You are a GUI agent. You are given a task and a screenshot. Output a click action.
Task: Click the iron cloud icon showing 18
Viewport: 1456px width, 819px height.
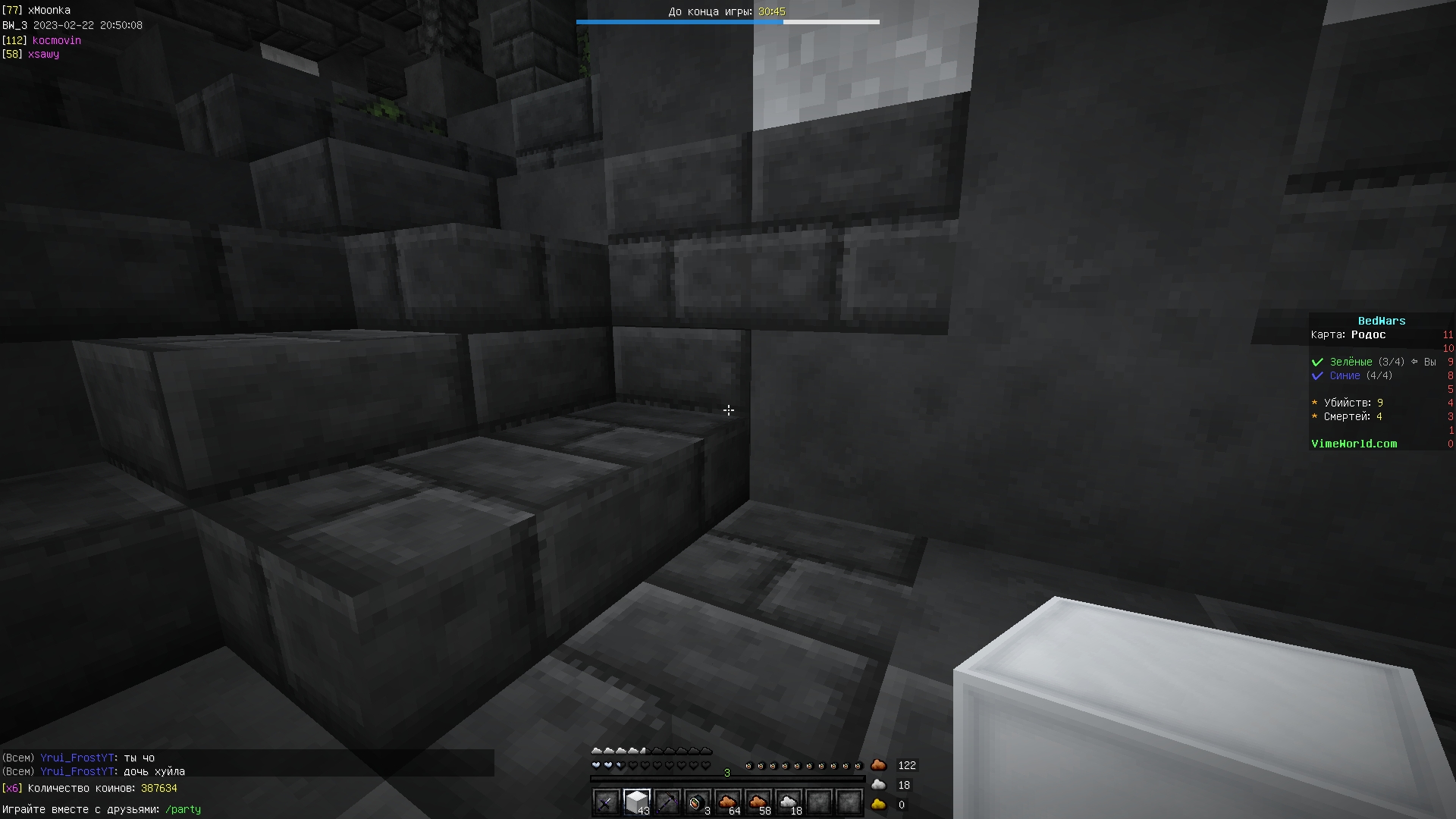880,785
